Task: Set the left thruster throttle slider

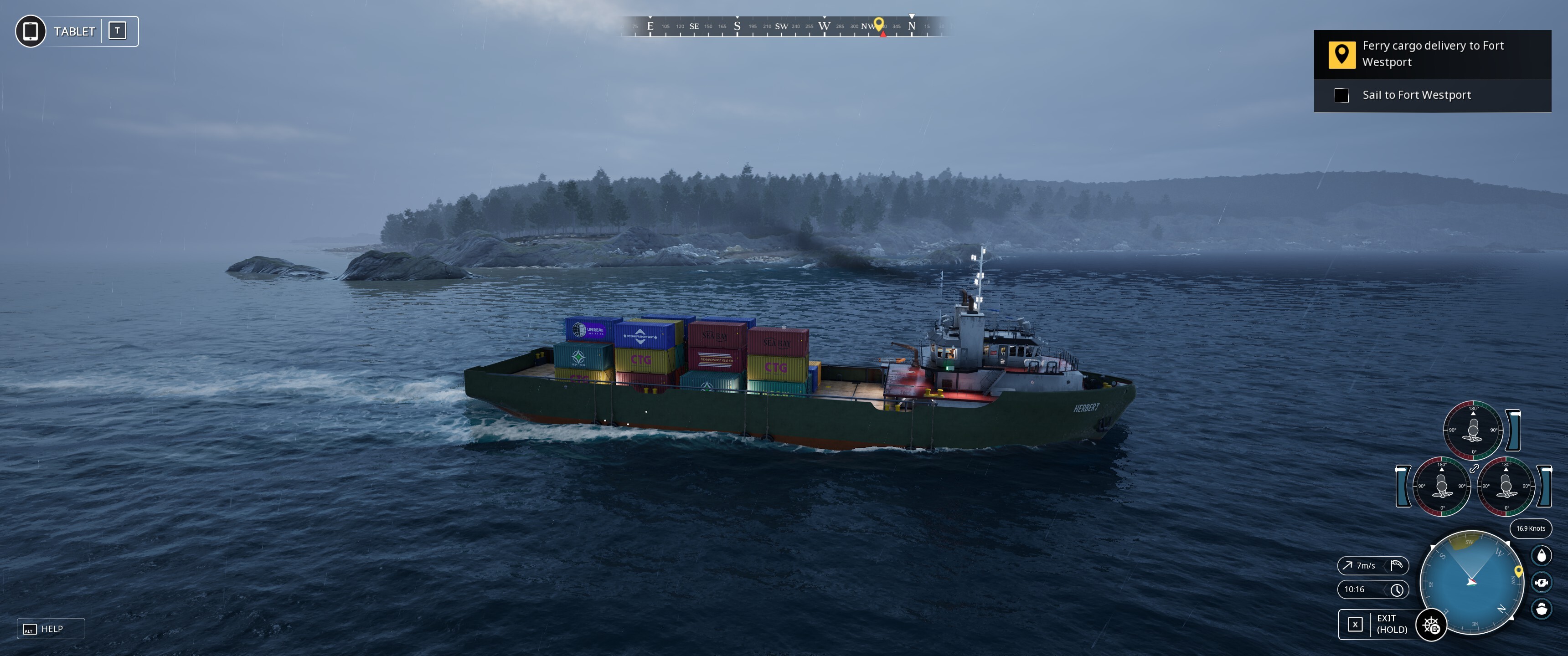Action: click(1403, 486)
